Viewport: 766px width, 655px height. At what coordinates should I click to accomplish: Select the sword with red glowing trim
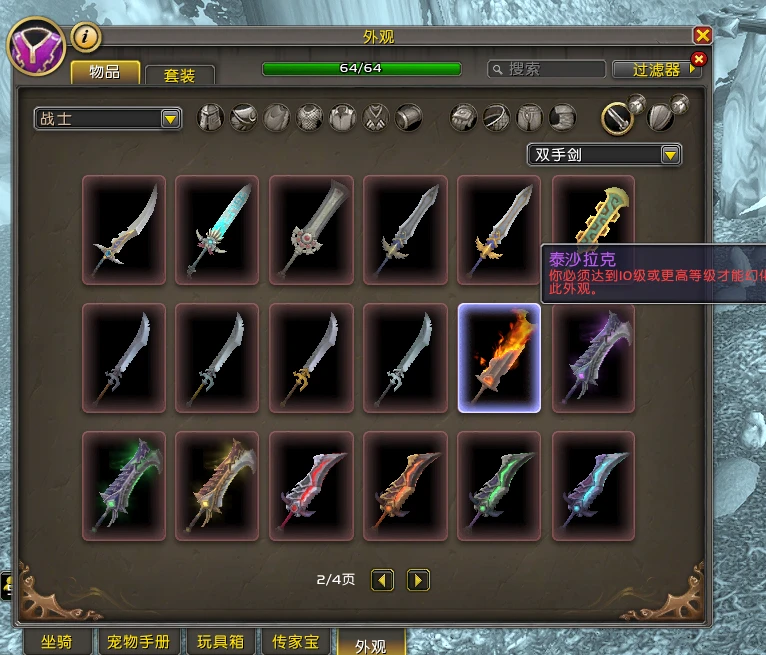311,486
